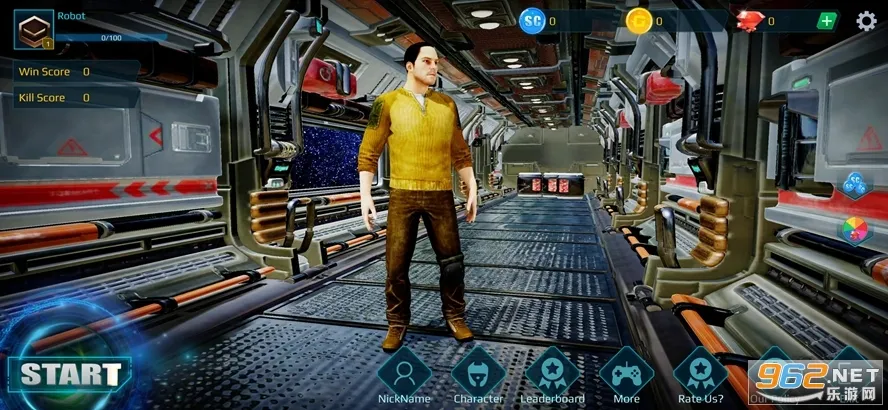Open the blue SC coins bundle icon
Image resolution: width=888 pixels, height=410 pixels.
tap(853, 184)
